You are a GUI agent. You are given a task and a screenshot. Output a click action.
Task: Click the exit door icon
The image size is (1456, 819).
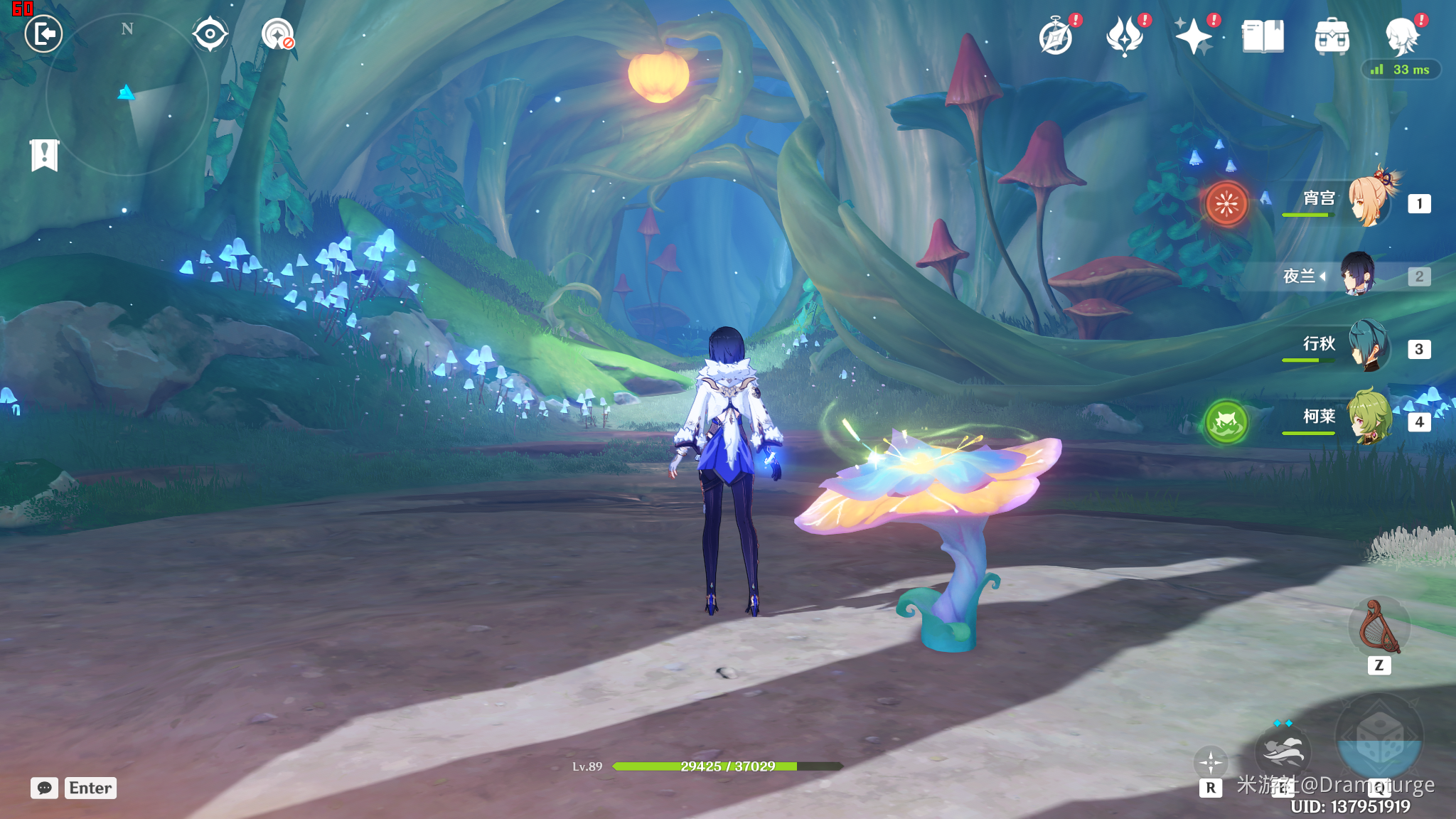tap(43, 33)
